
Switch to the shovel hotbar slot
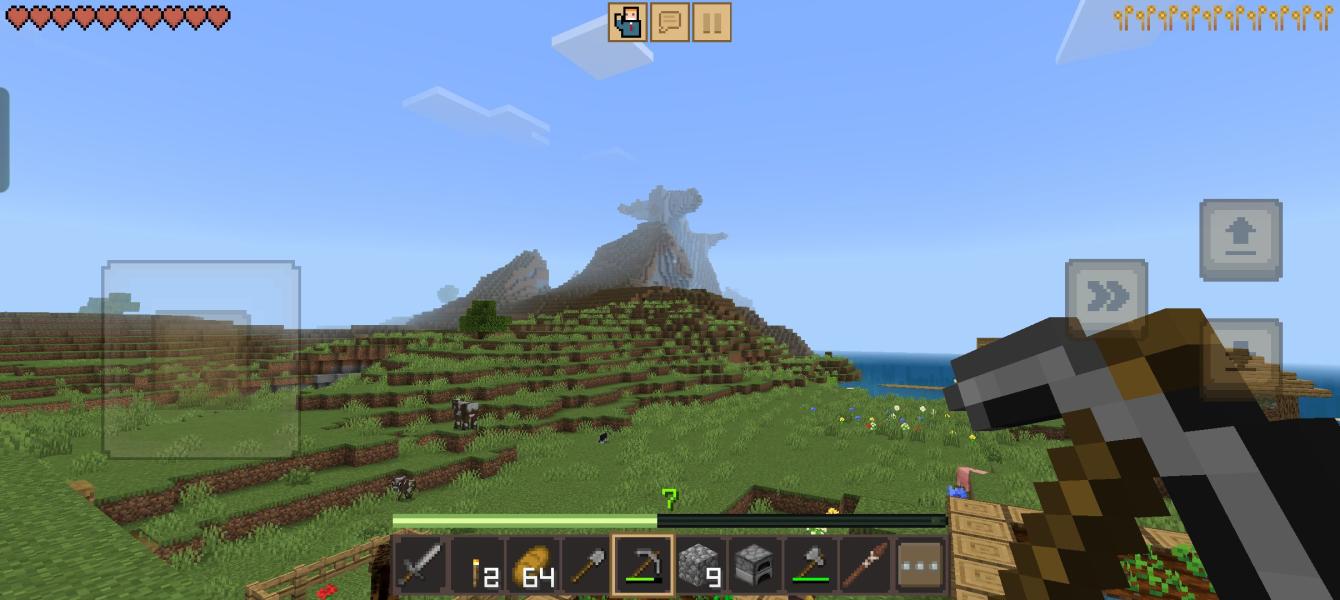[x=586, y=566]
